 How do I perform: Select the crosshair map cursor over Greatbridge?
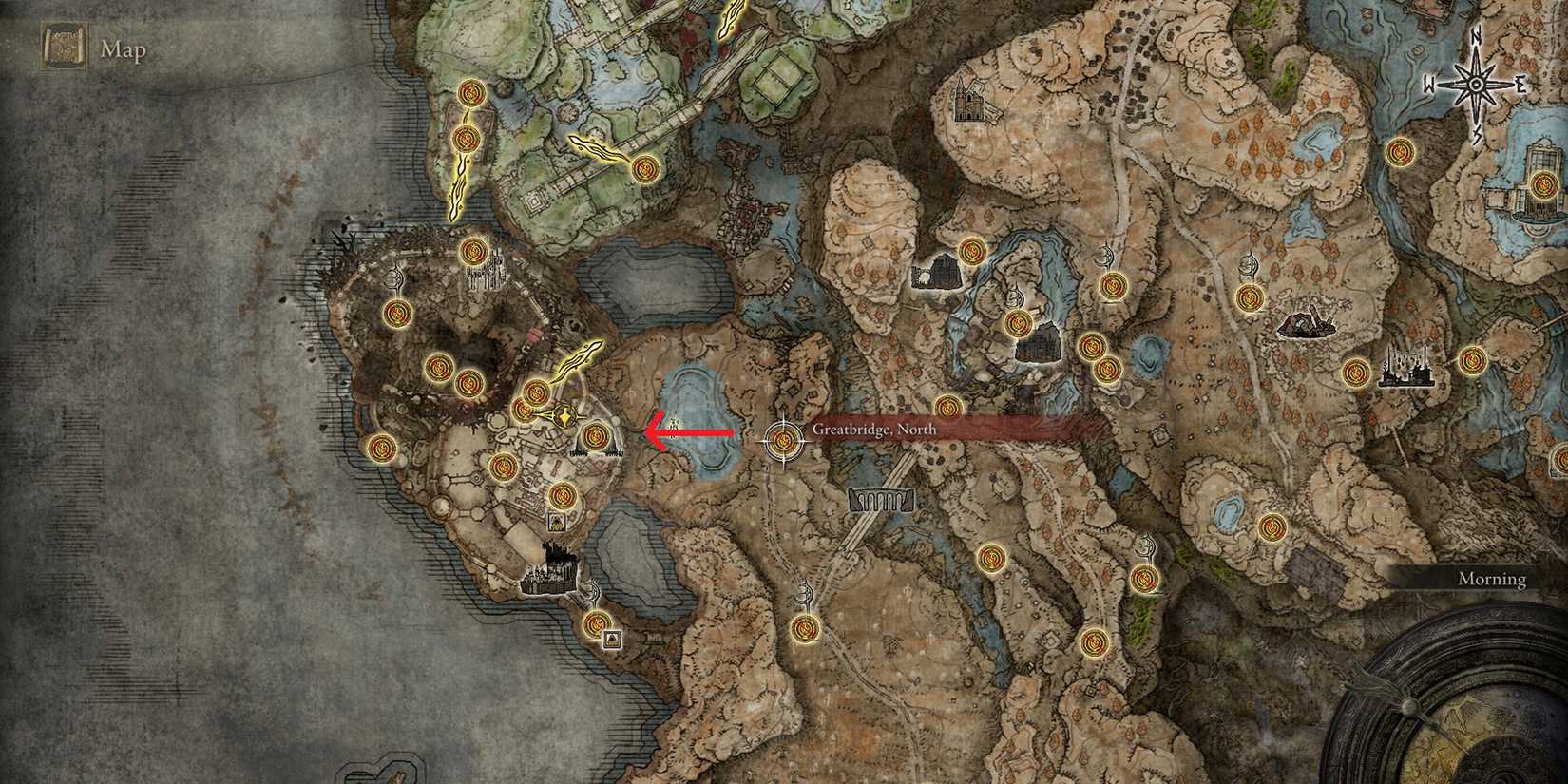click(x=782, y=440)
